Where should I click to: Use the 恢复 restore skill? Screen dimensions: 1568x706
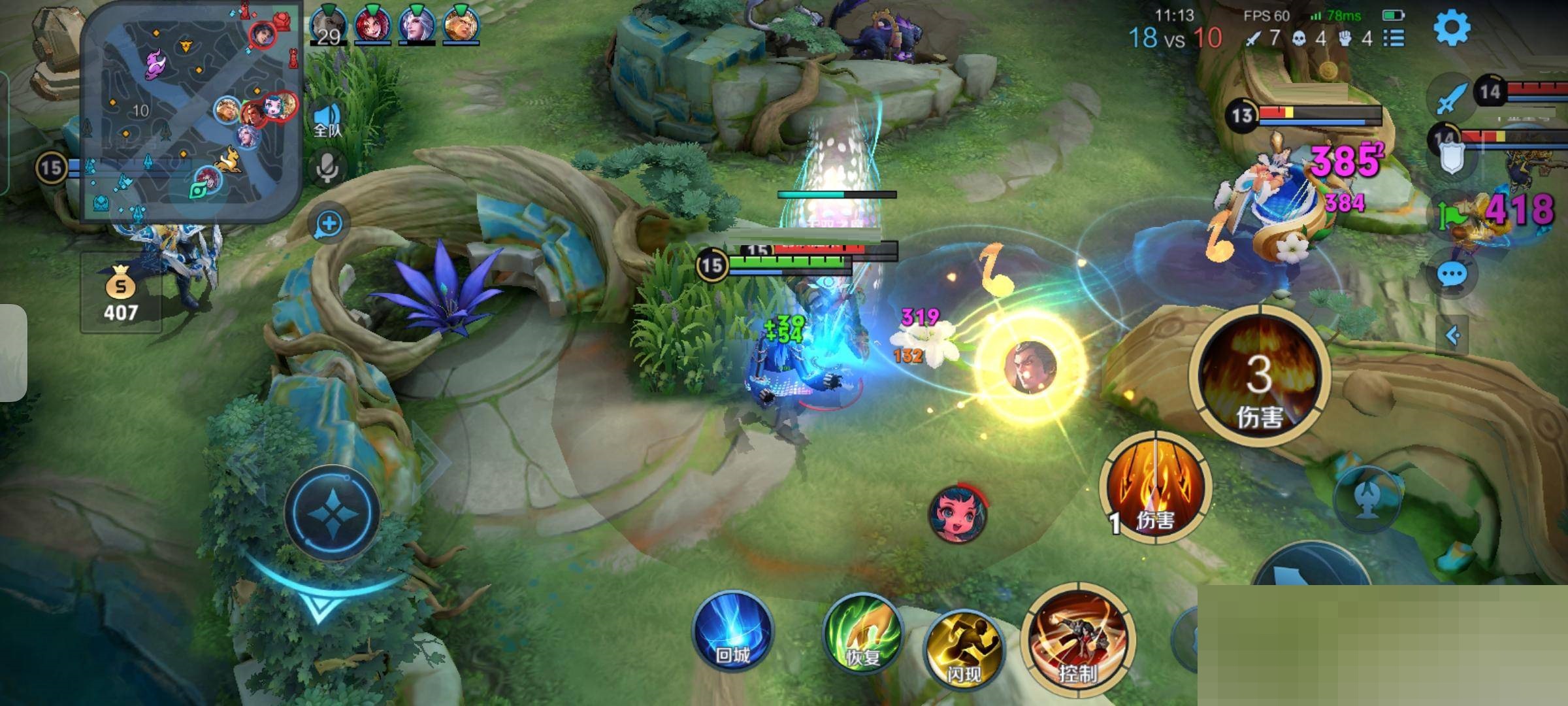pyautogui.click(x=862, y=633)
